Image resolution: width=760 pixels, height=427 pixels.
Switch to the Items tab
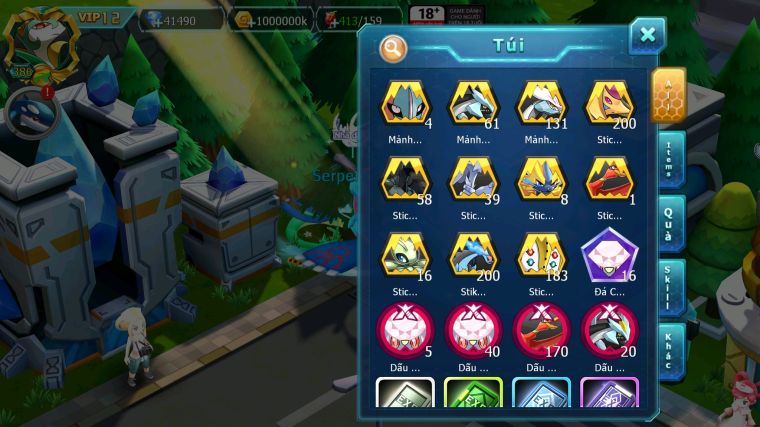pyautogui.click(x=669, y=159)
